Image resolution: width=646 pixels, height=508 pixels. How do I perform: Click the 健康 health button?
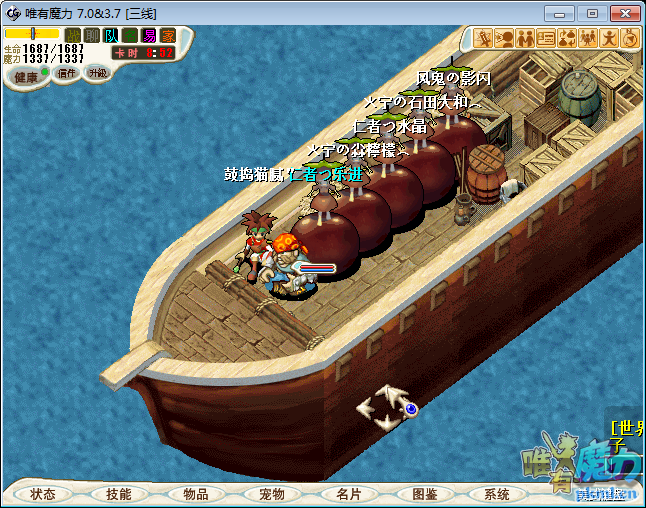point(25,77)
